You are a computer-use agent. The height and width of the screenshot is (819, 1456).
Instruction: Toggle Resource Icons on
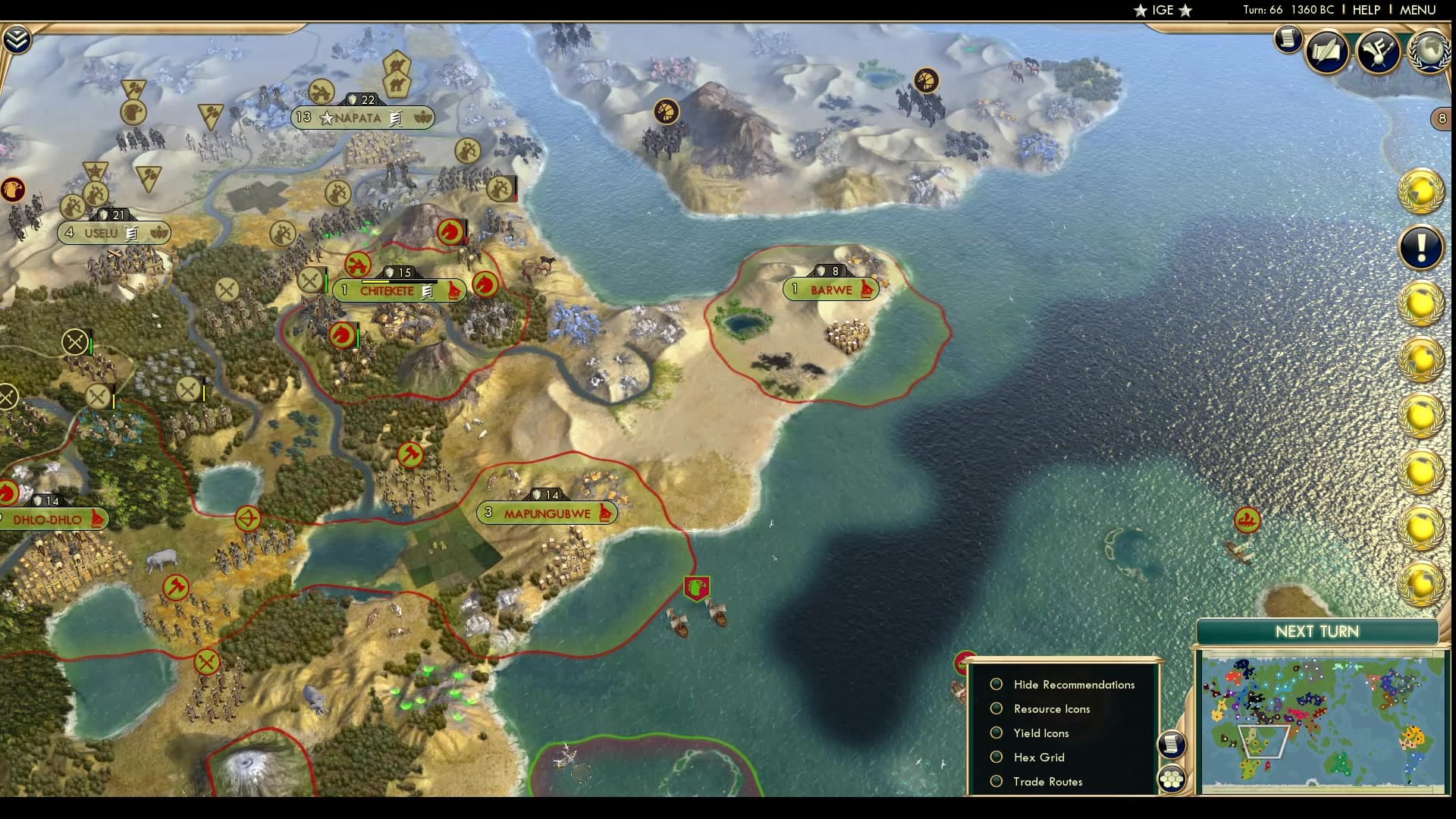click(x=996, y=708)
